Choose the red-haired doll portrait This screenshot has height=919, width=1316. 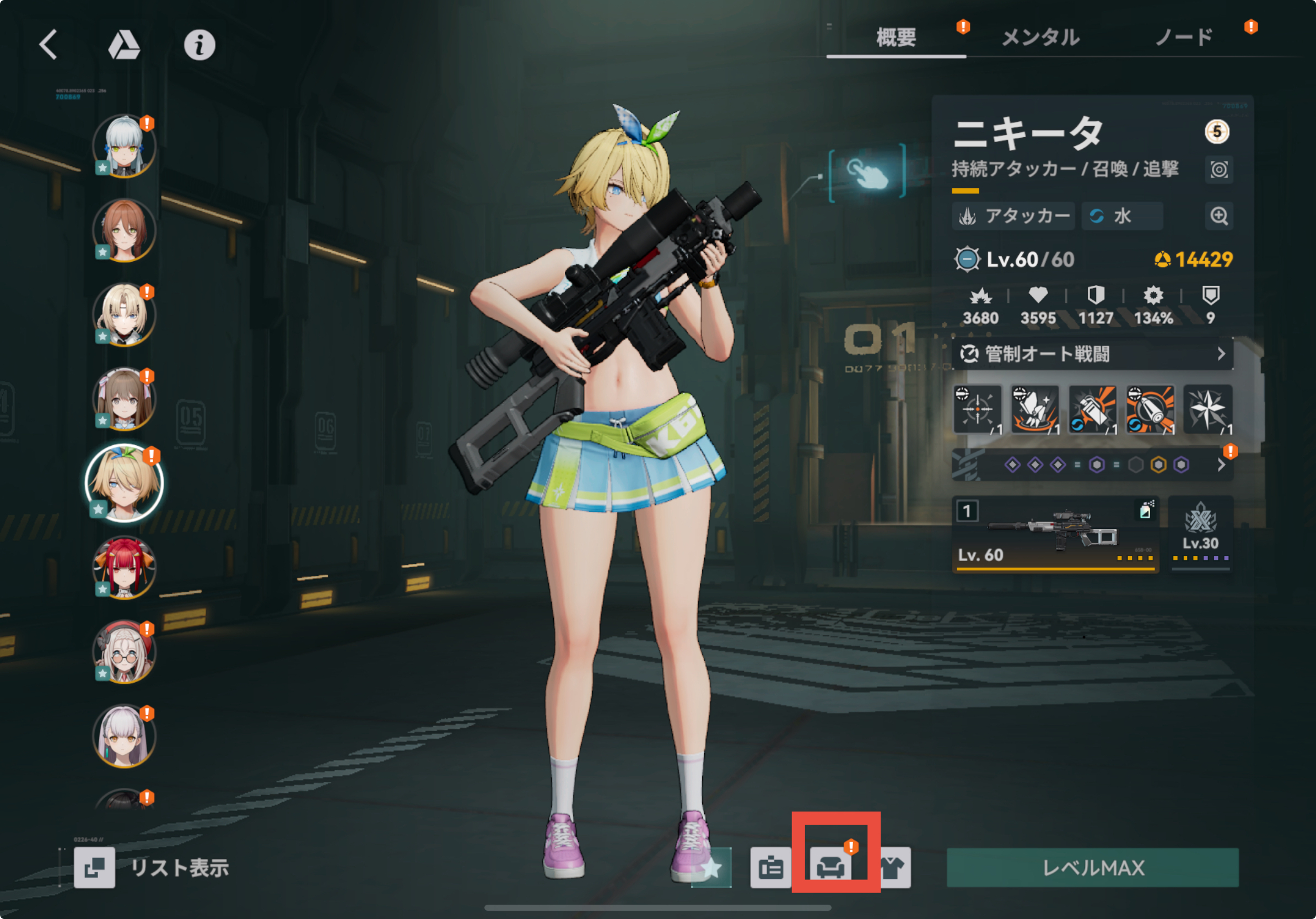[124, 567]
